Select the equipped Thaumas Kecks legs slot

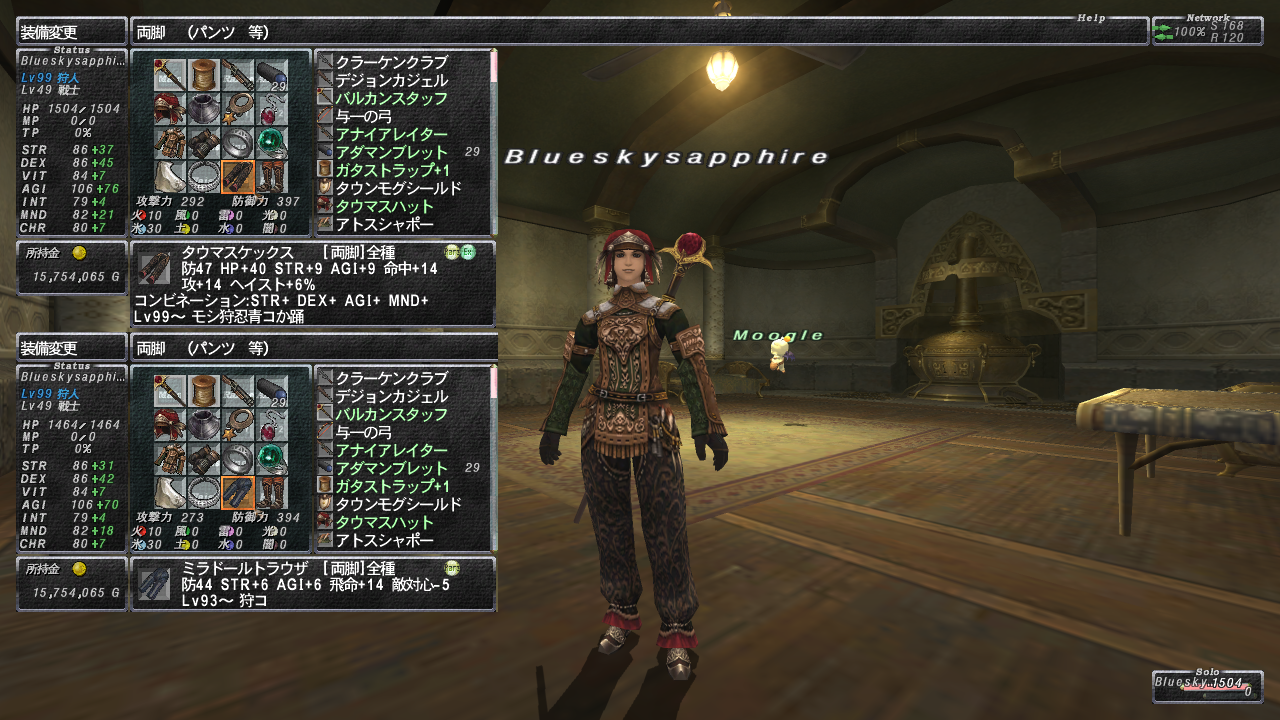[x=237, y=177]
